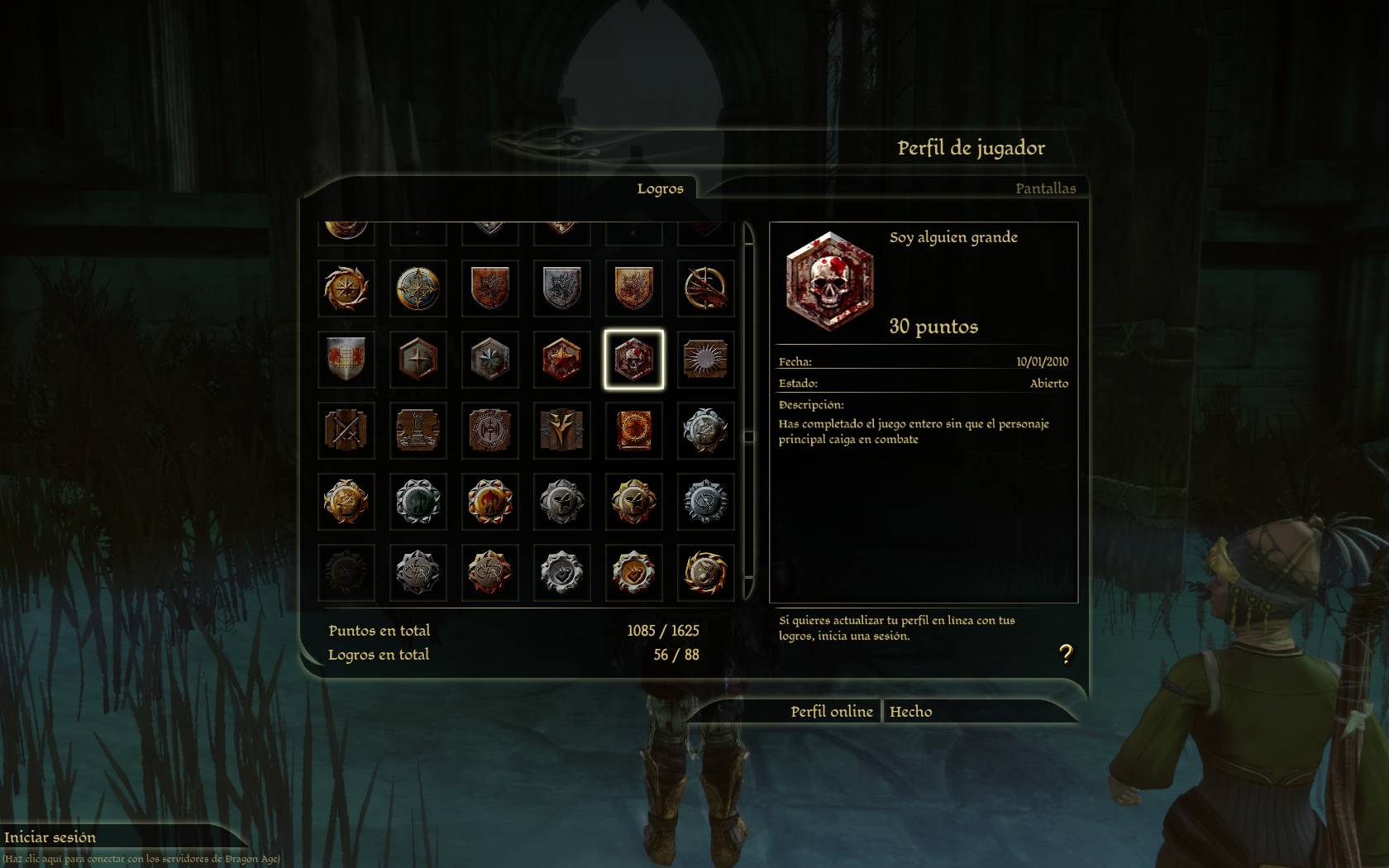The height and width of the screenshot is (868, 1389).
Task: Select the tower wooden plaque achievement
Action: tap(418, 431)
